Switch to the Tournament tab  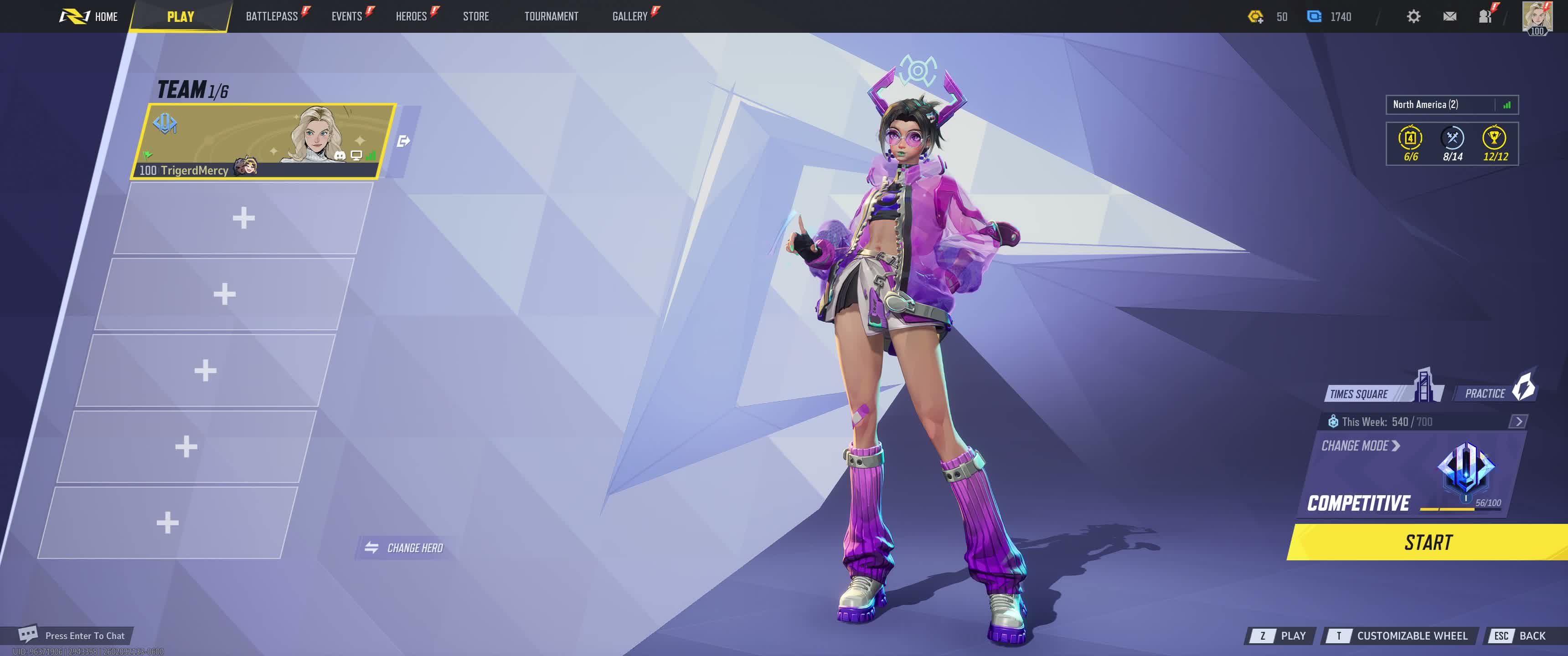(551, 16)
